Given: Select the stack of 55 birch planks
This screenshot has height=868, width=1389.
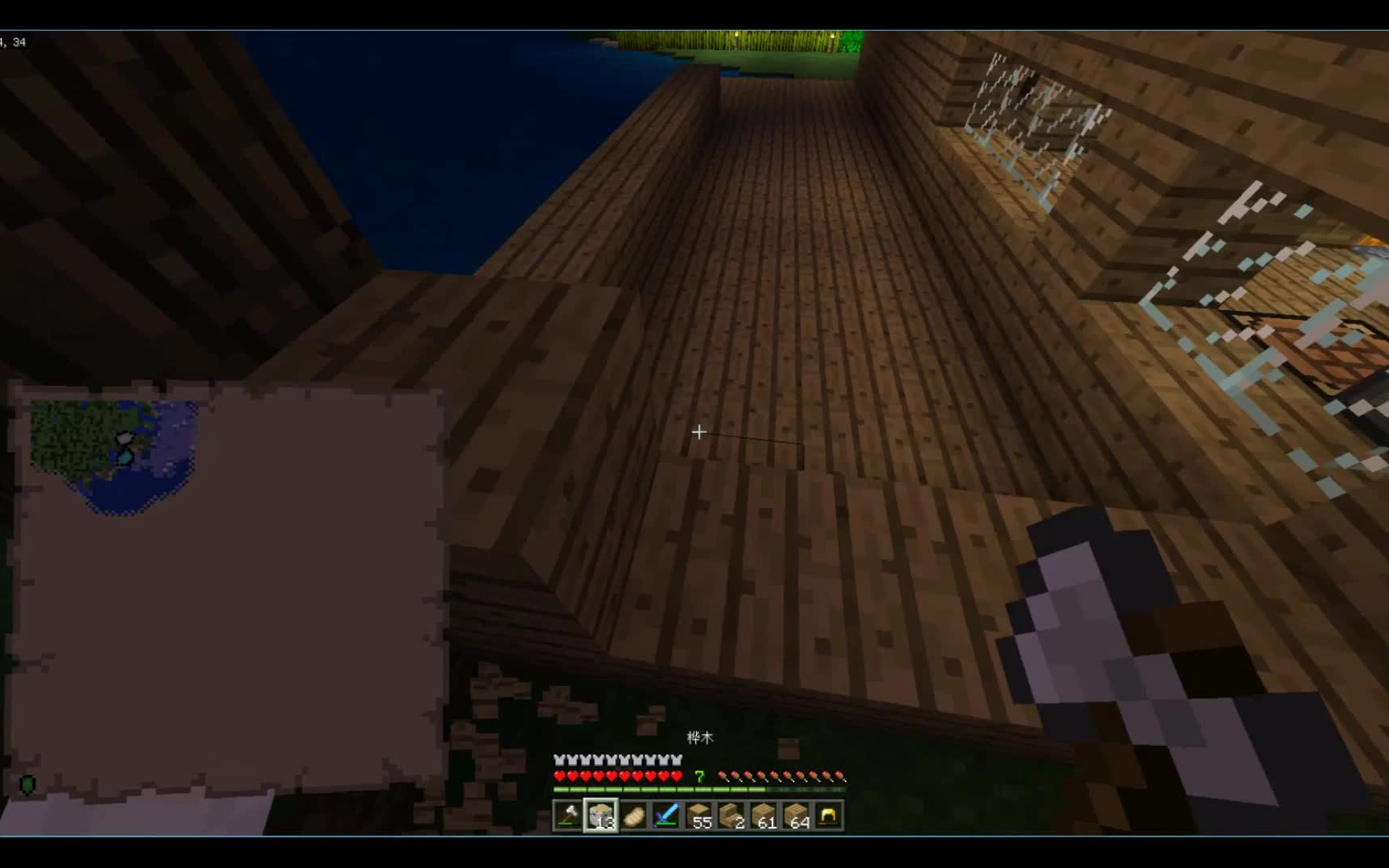Looking at the screenshot, I should pos(699,815).
